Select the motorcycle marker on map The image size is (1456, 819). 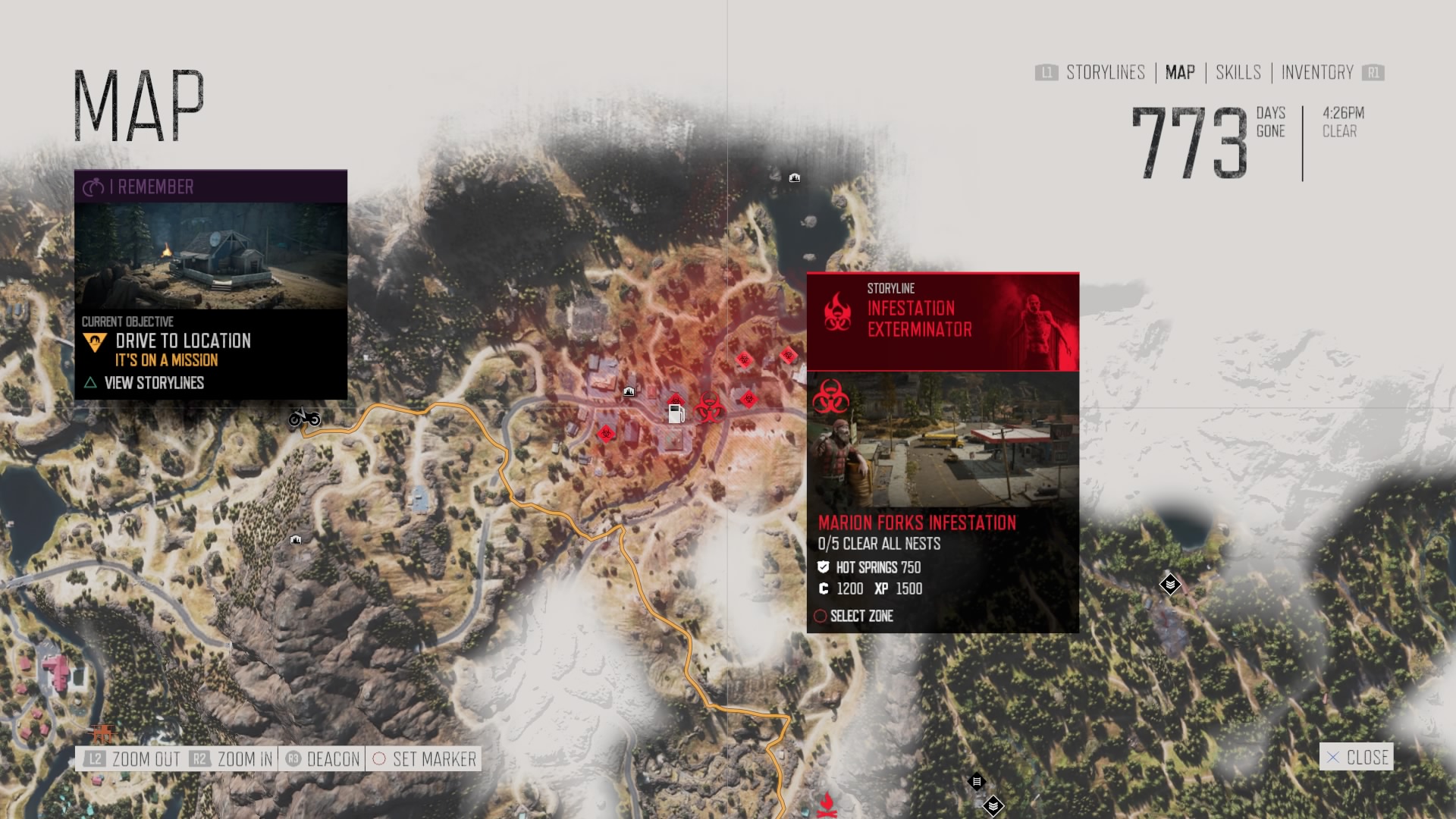coord(304,417)
